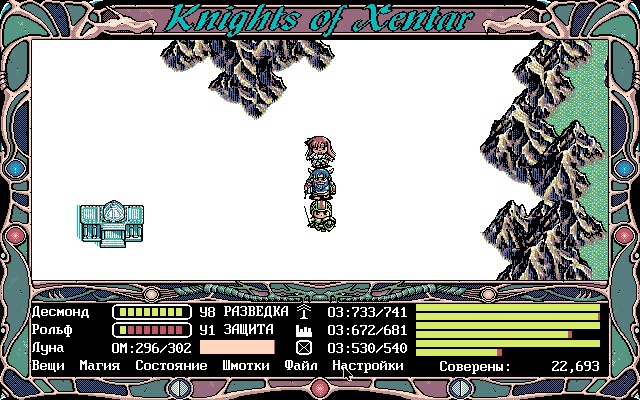The height and width of the screenshot is (400, 640).
Task: Open the Файл (File) menu
Action: 301,366
